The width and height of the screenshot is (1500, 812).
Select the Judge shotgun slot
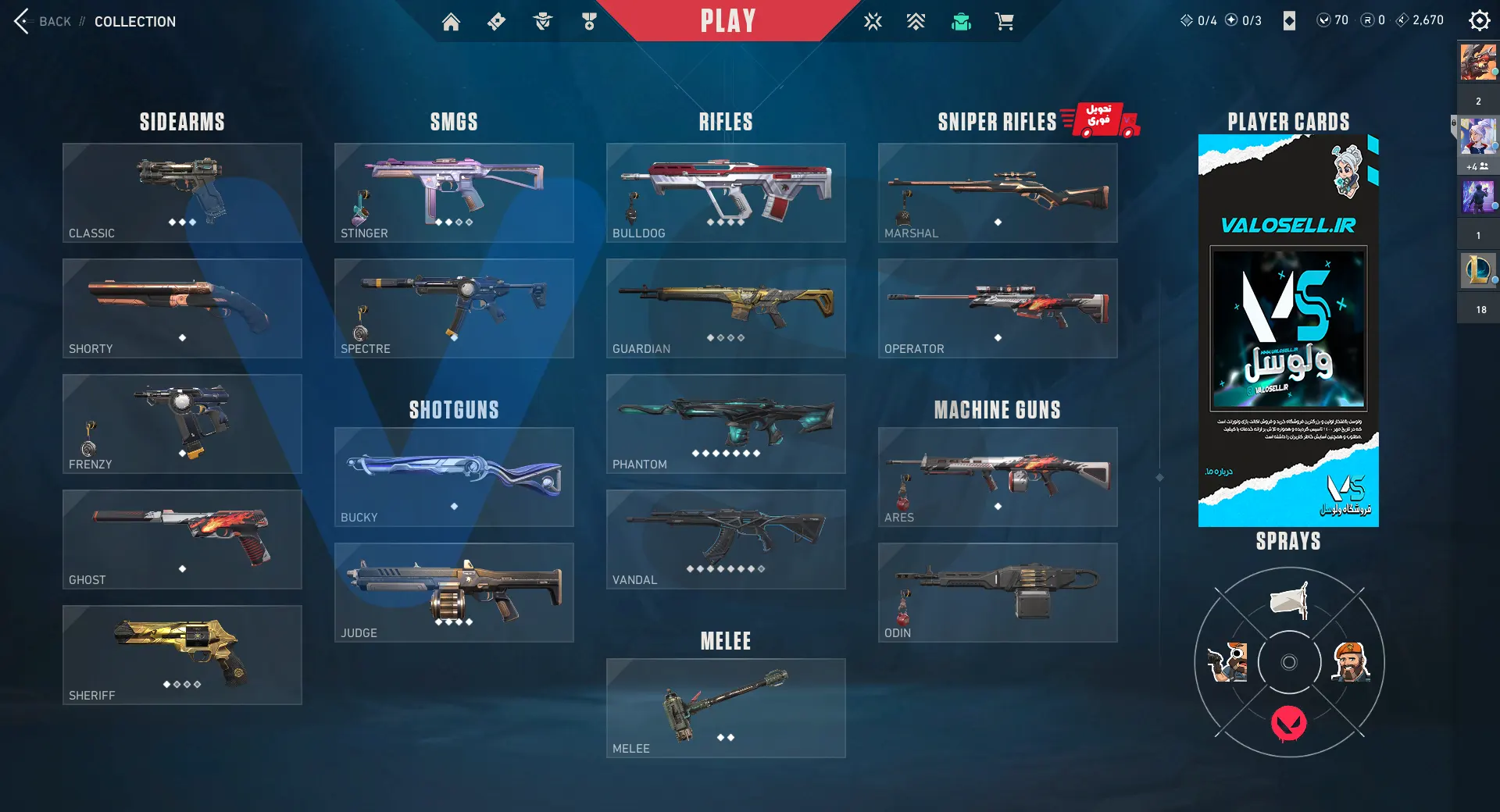click(x=454, y=592)
